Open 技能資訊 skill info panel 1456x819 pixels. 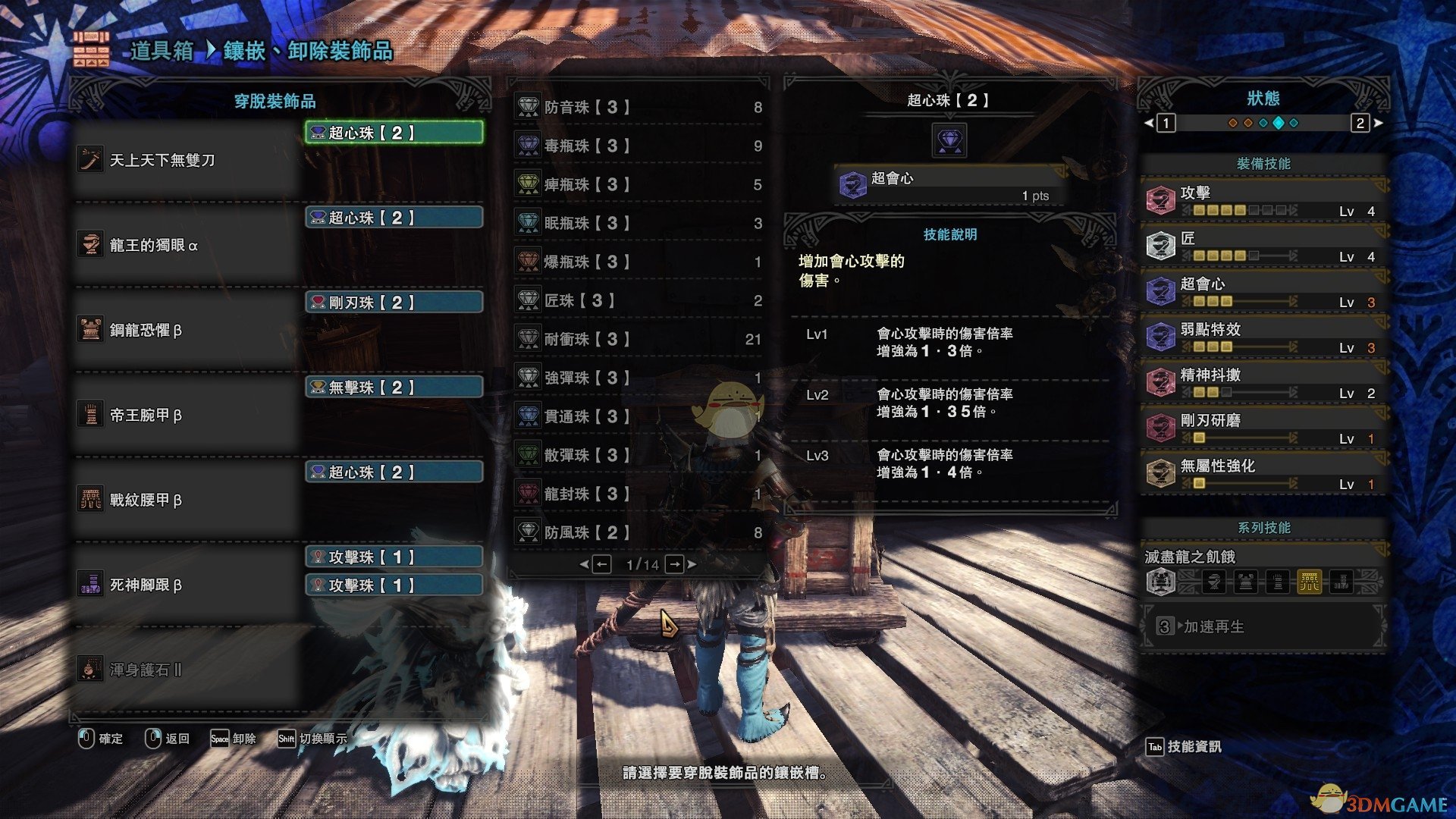[x=1184, y=747]
